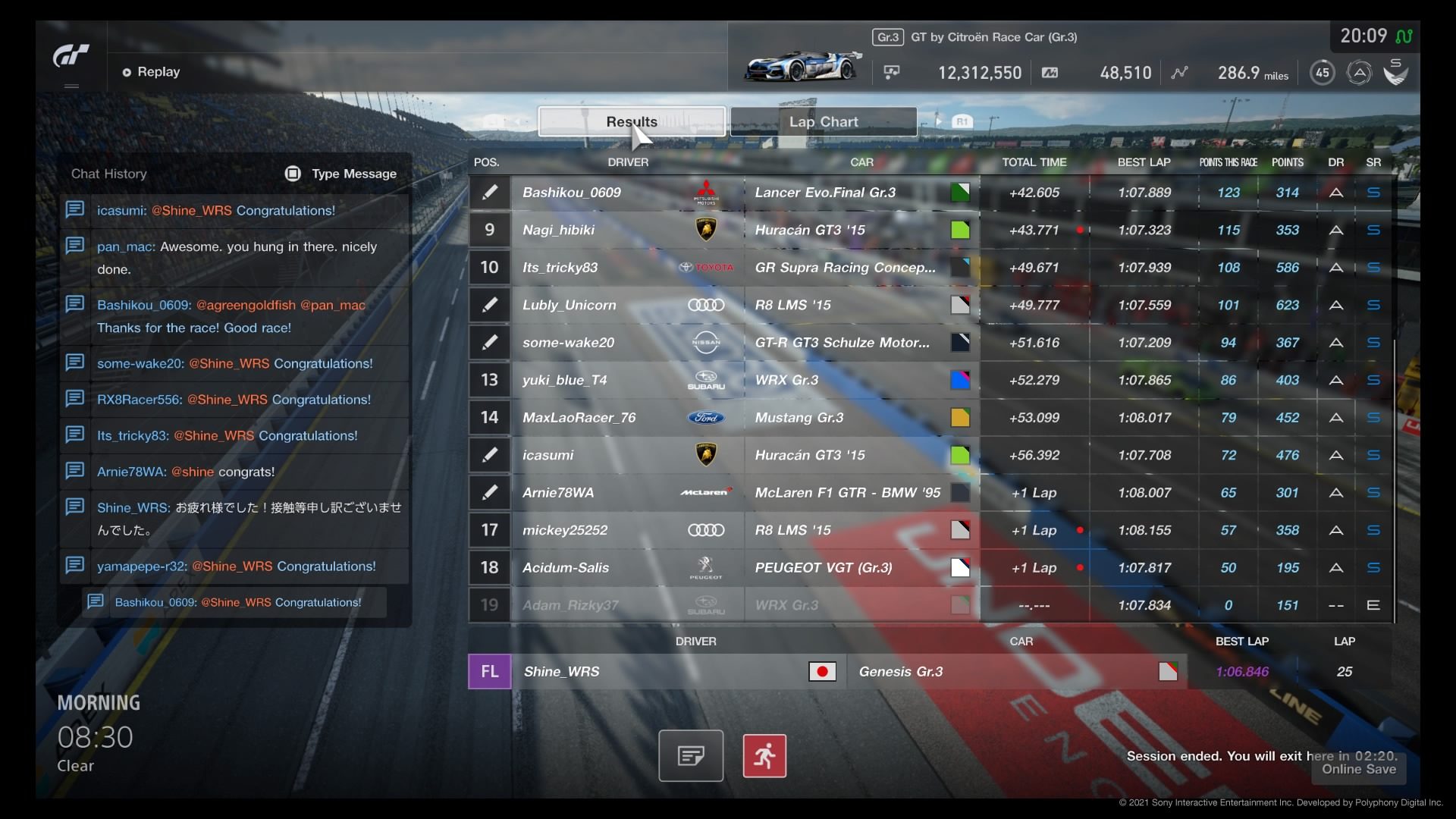This screenshot has width=1456, height=819.
Task: Click the red exit session button
Action: click(x=764, y=756)
